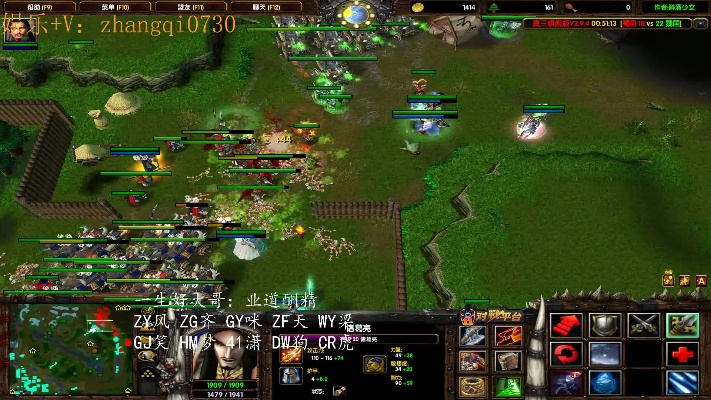Click the day-night clock at top center
Screen dimensions: 711x400
(355, 13)
